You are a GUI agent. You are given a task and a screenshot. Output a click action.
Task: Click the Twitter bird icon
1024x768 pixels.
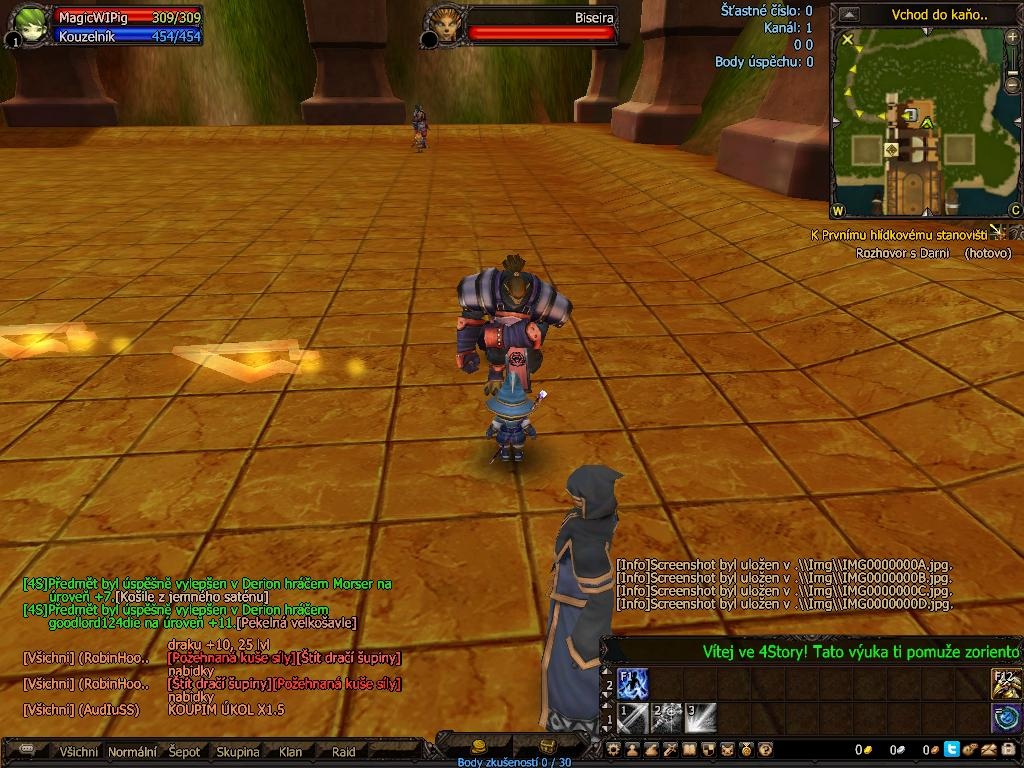[x=951, y=749]
